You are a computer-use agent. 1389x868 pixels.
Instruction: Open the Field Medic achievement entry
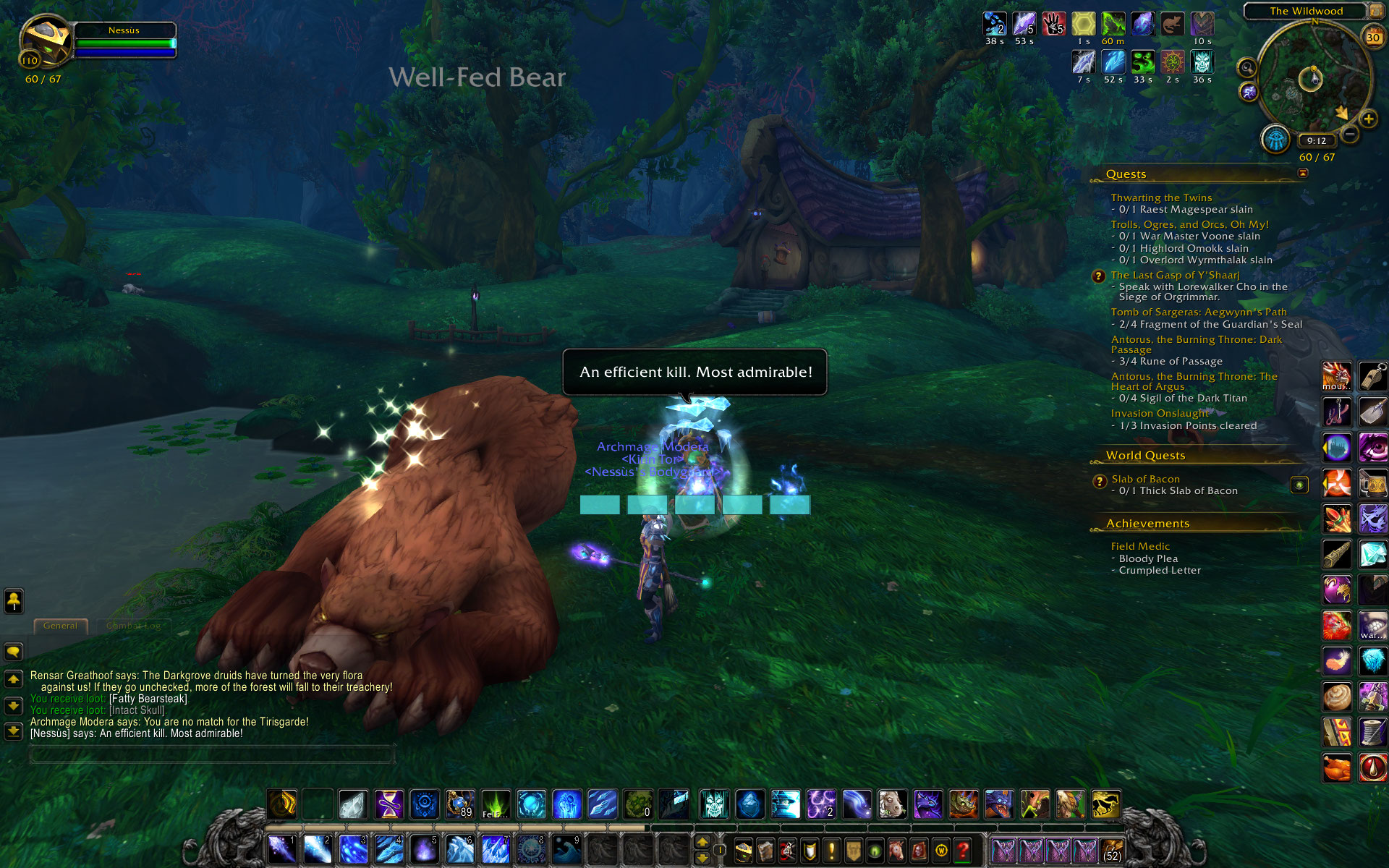[1140, 546]
